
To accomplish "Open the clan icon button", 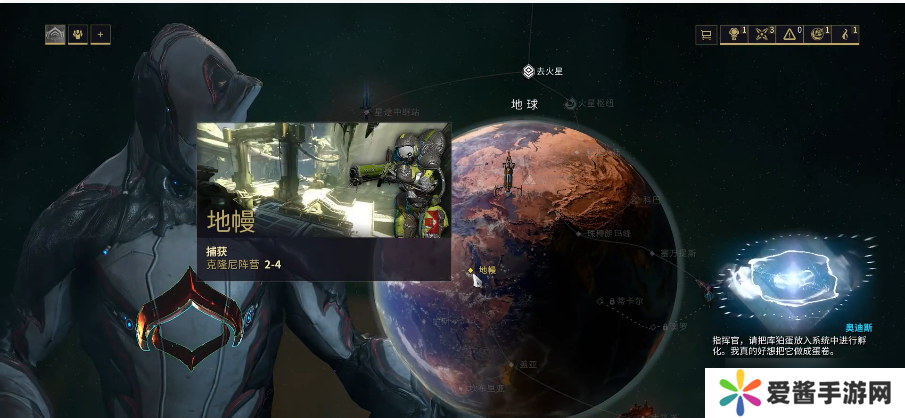I will click(x=78, y=35).
